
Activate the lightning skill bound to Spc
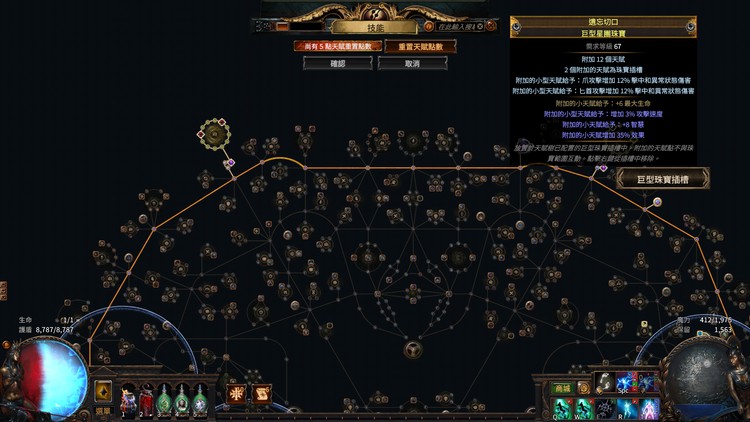click(x=627, y=383)
